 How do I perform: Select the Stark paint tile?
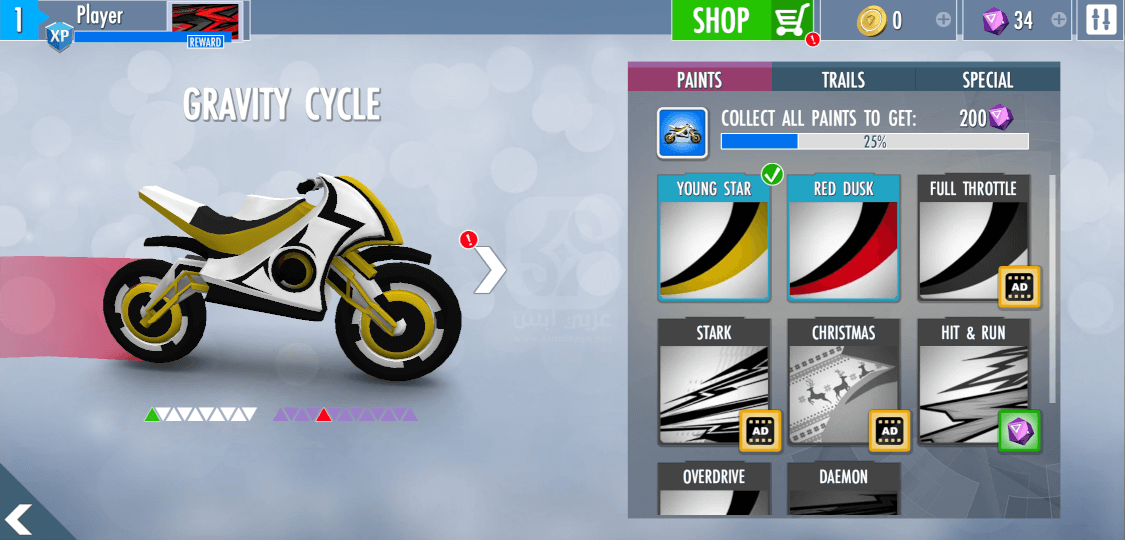point(714,383)
